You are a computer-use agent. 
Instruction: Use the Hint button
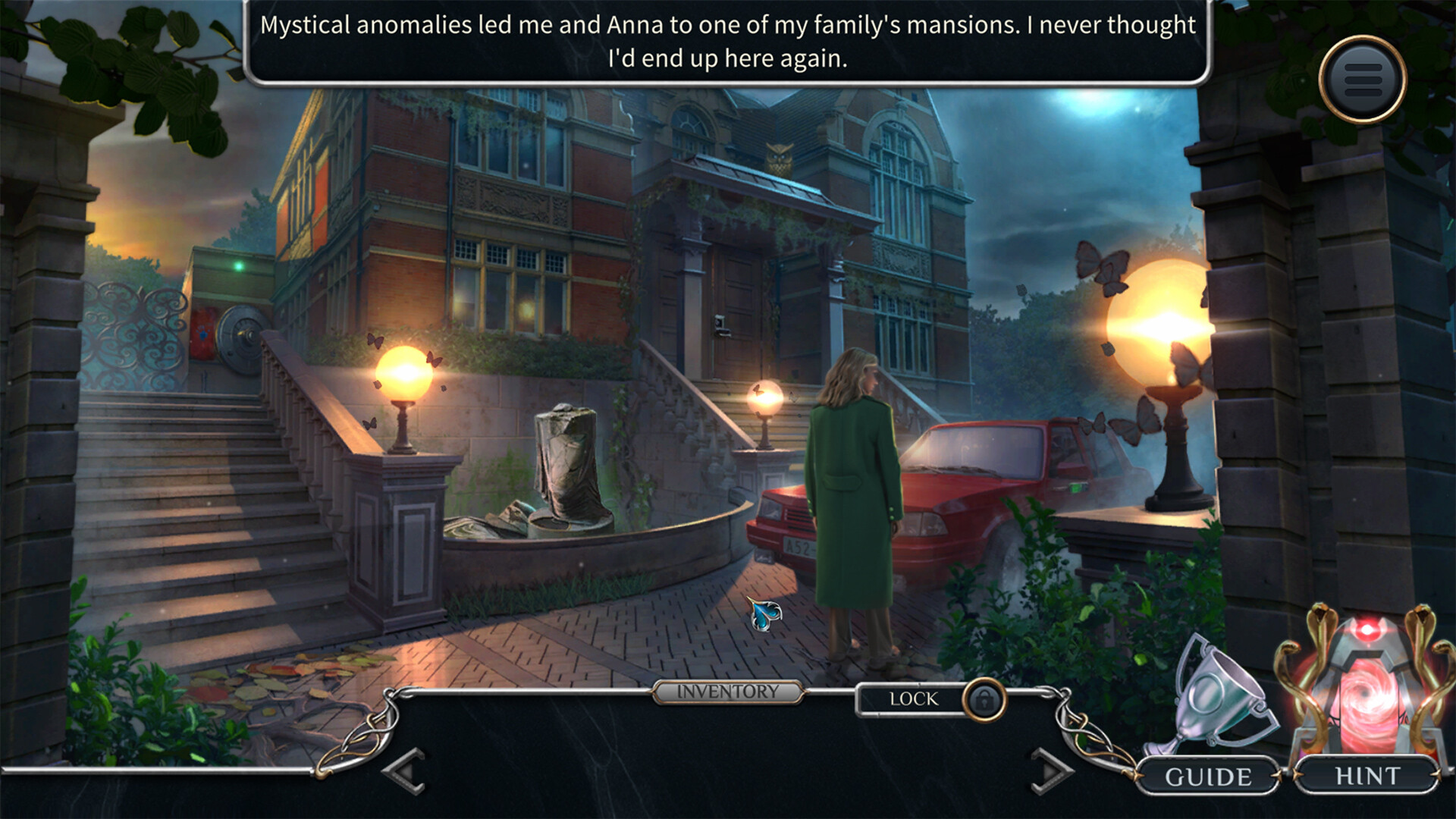click(1367, 775)
